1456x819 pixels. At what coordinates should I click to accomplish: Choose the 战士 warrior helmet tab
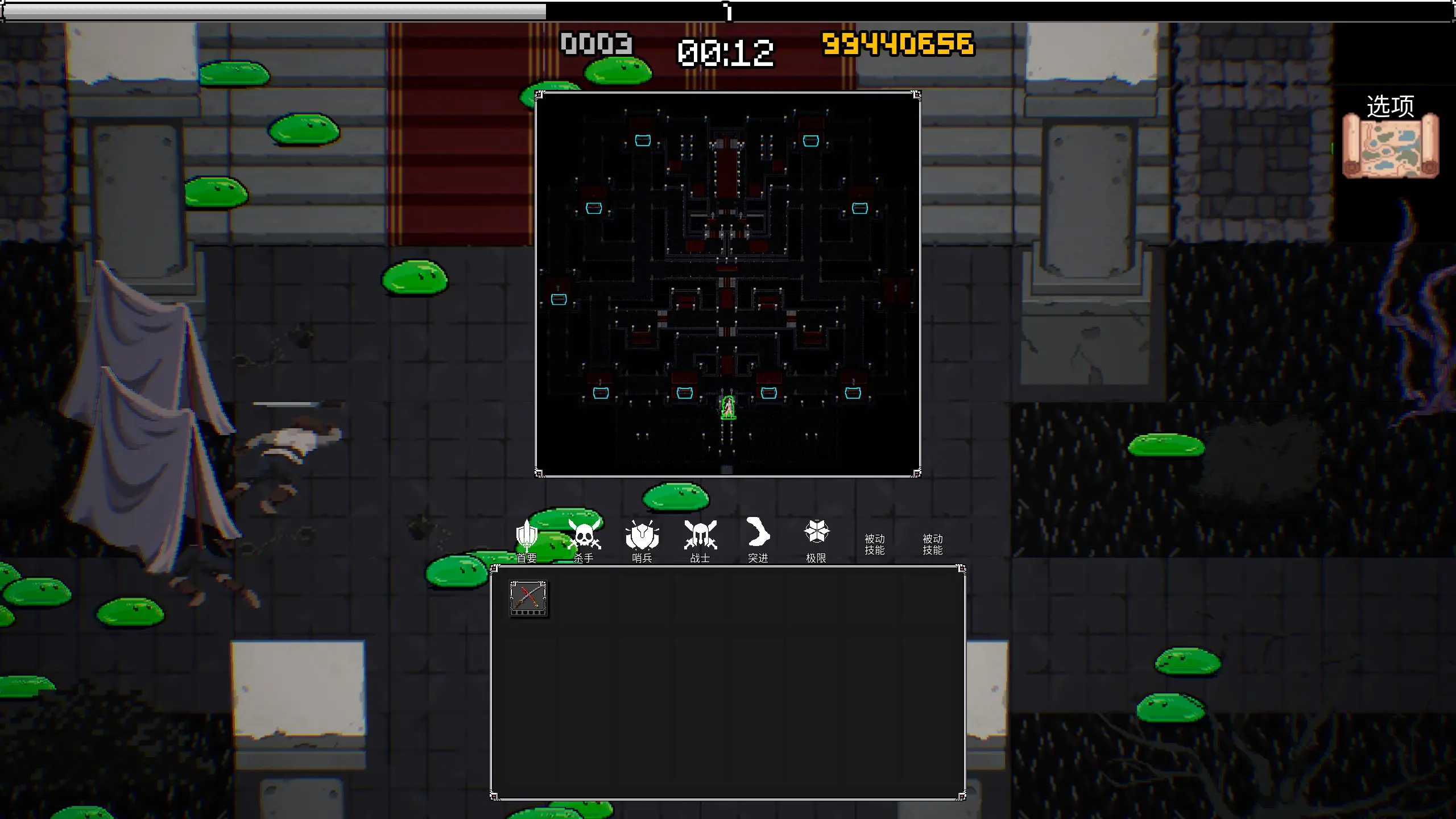(x=700, y=540)
